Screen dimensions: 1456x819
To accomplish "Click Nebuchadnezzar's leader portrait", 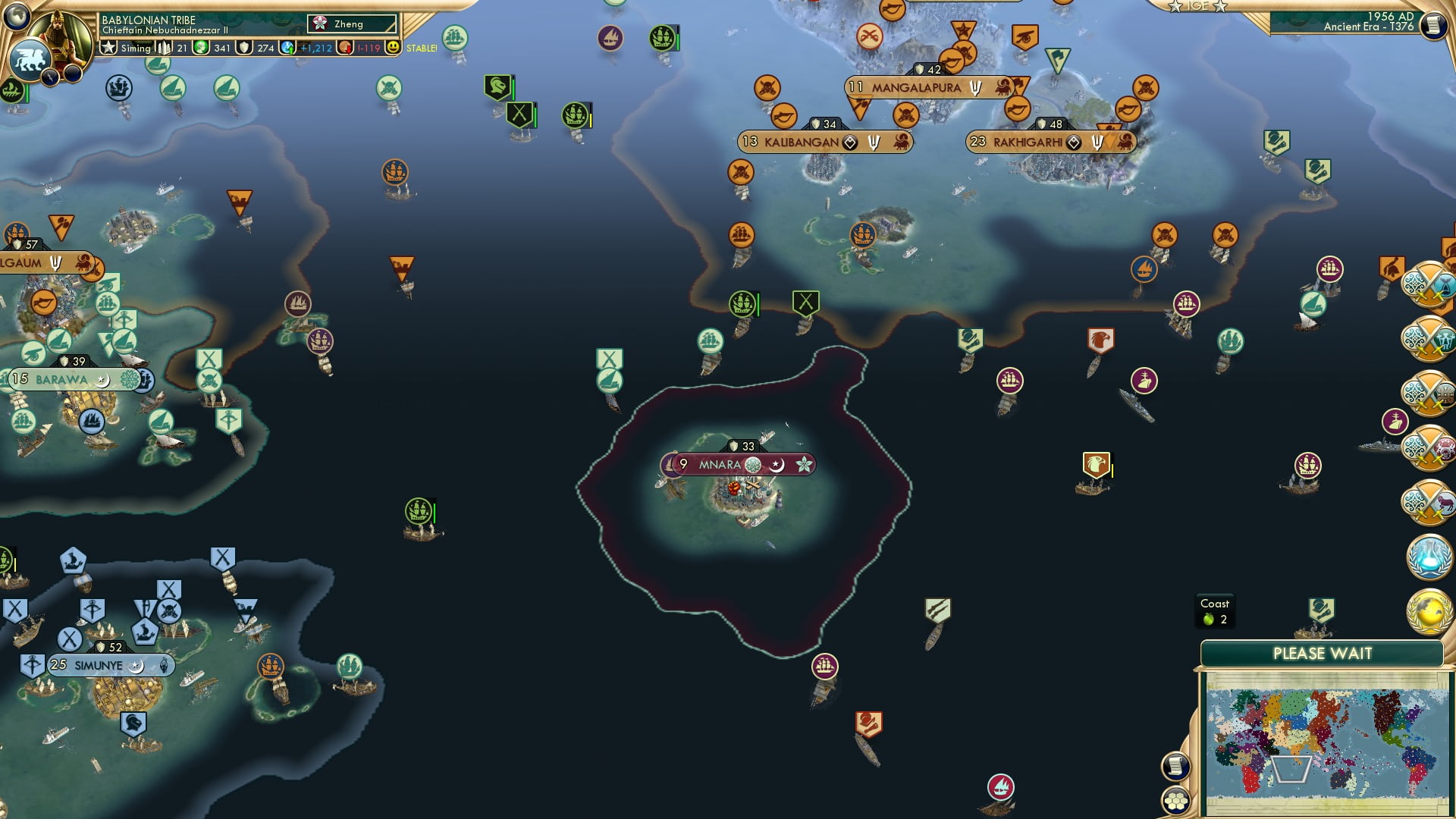I will [x=64, y=34].
